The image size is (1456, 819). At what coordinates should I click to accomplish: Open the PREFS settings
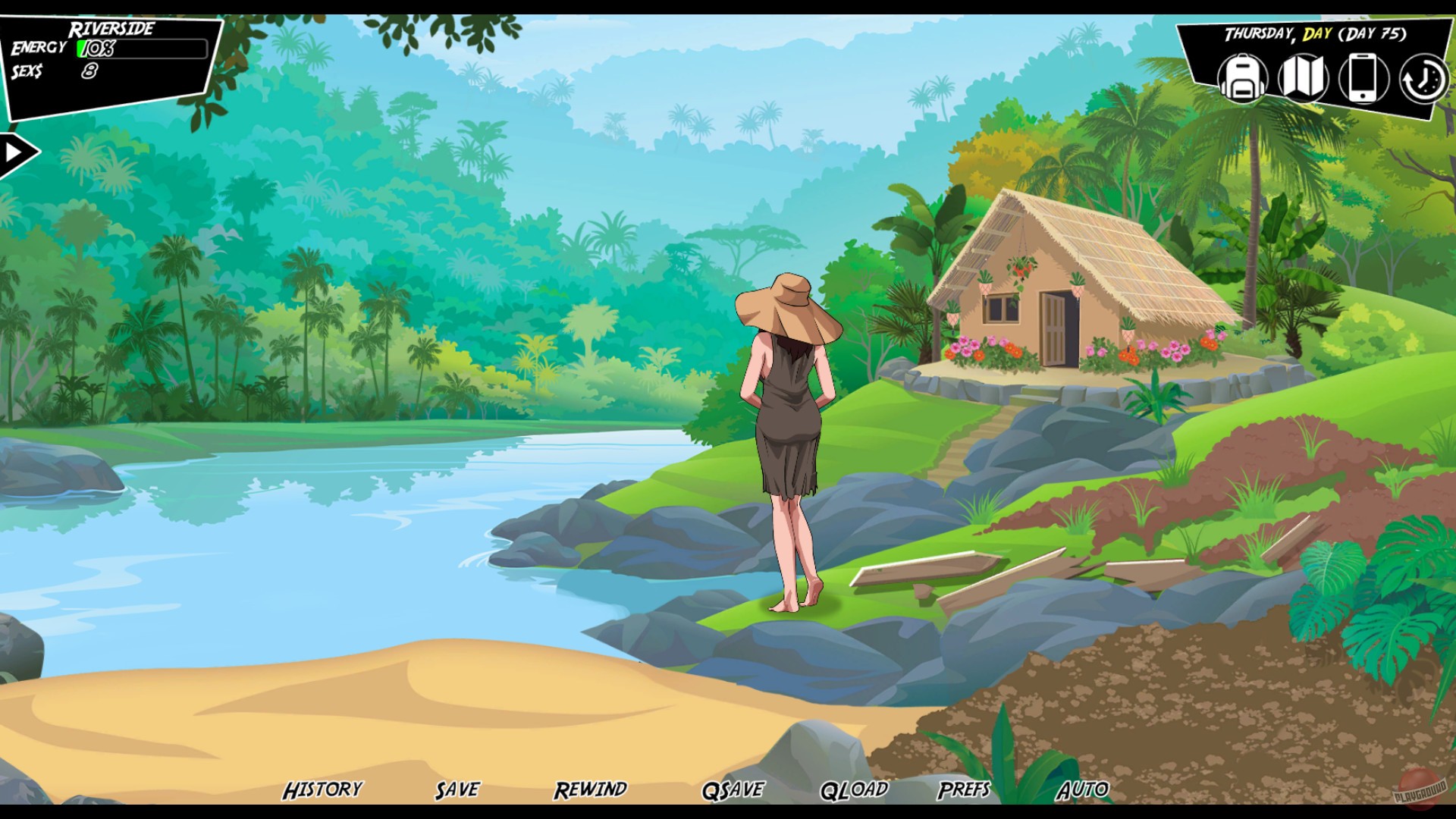pyautogui.click(x=963, y=789)
